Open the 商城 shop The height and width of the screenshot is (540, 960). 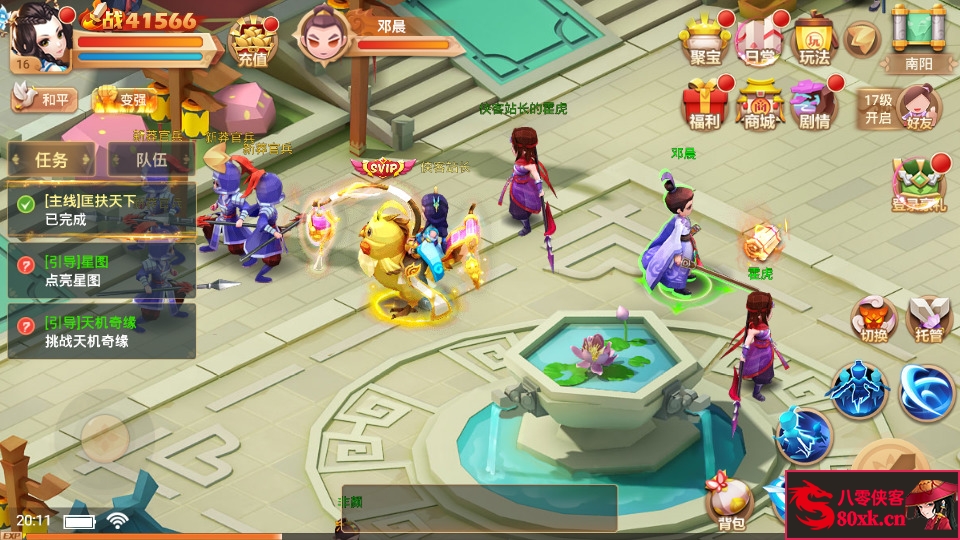click(x=760, y=105)
